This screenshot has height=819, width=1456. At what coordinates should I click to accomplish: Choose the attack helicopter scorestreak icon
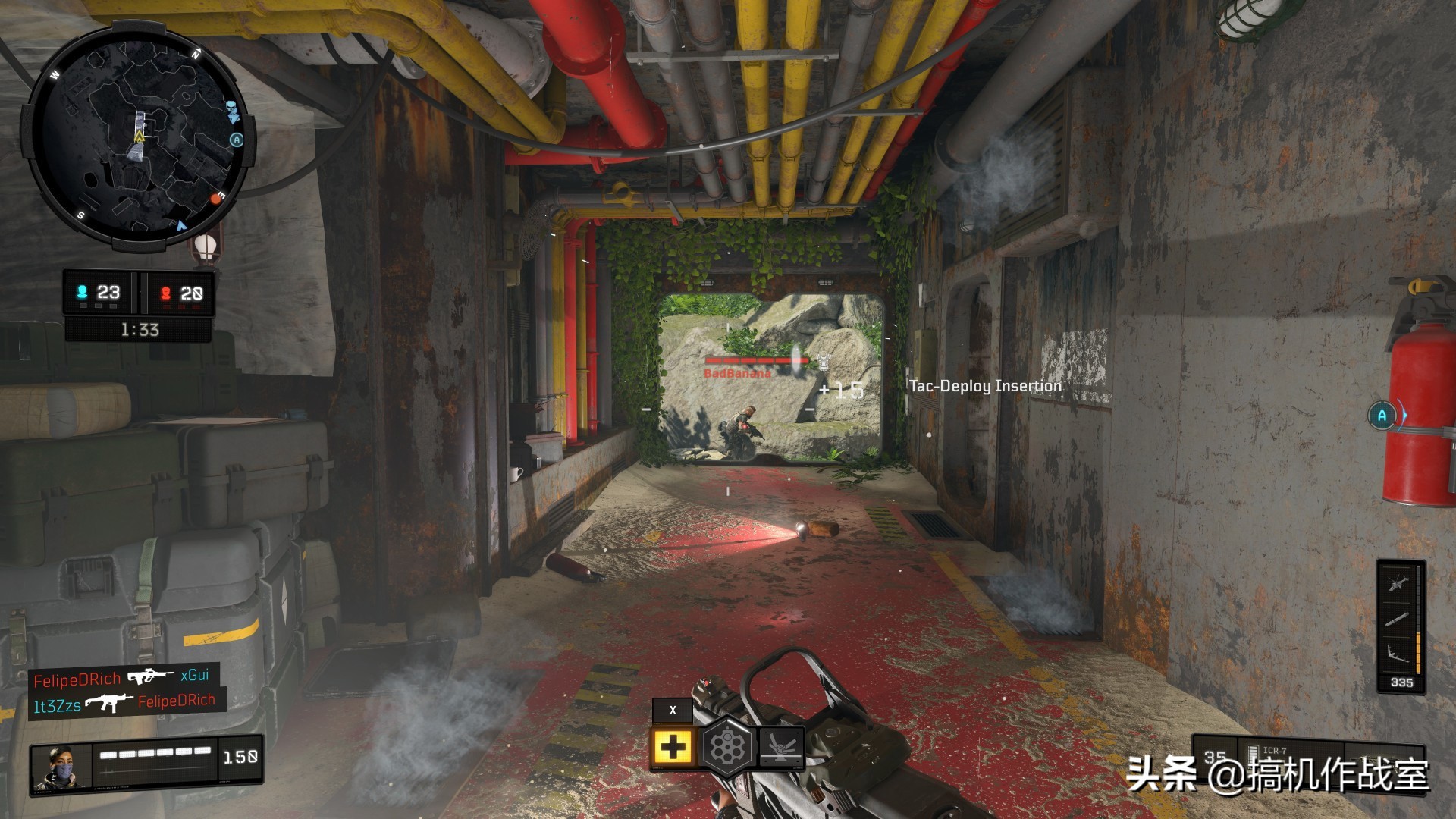1398,583
